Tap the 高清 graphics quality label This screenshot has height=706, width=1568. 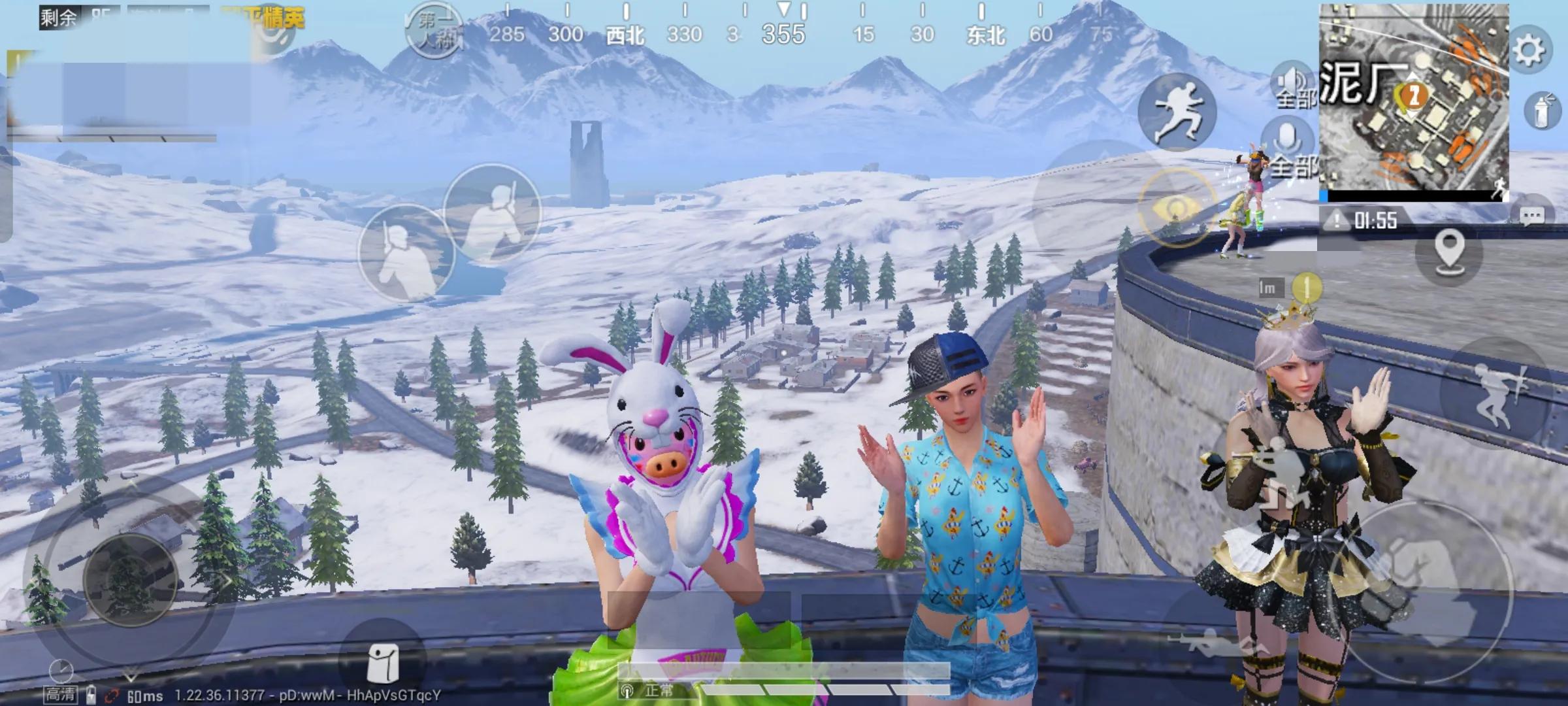[x=60, y=693]
